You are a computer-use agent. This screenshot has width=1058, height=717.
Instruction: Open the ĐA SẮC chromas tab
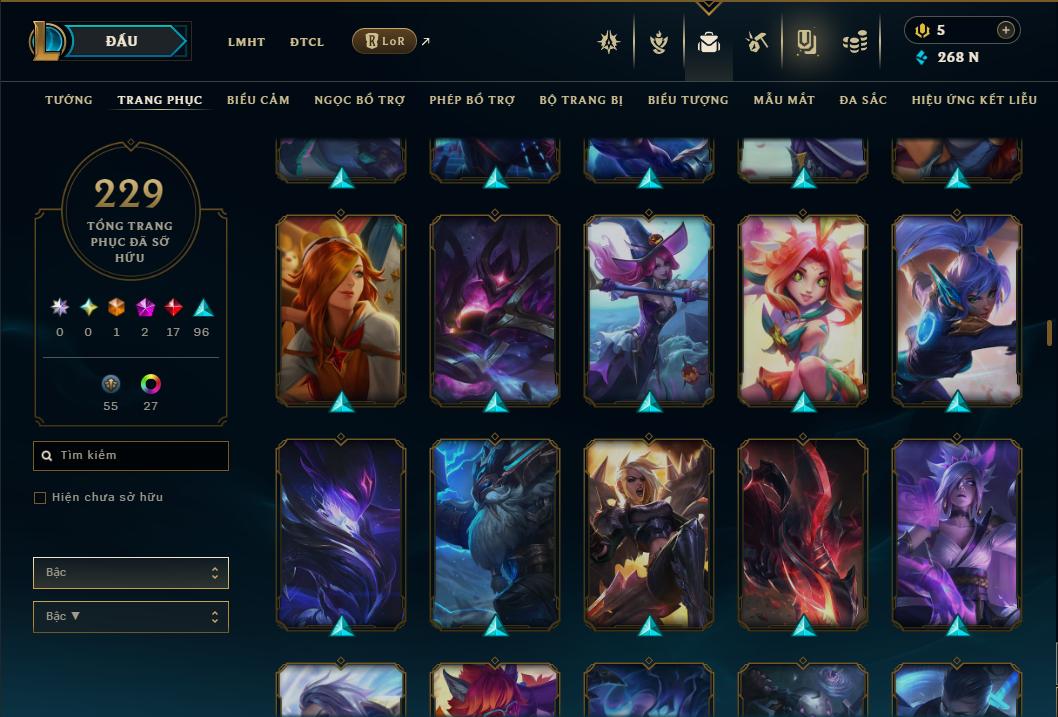pyautogui.click(x=863, y=100)
